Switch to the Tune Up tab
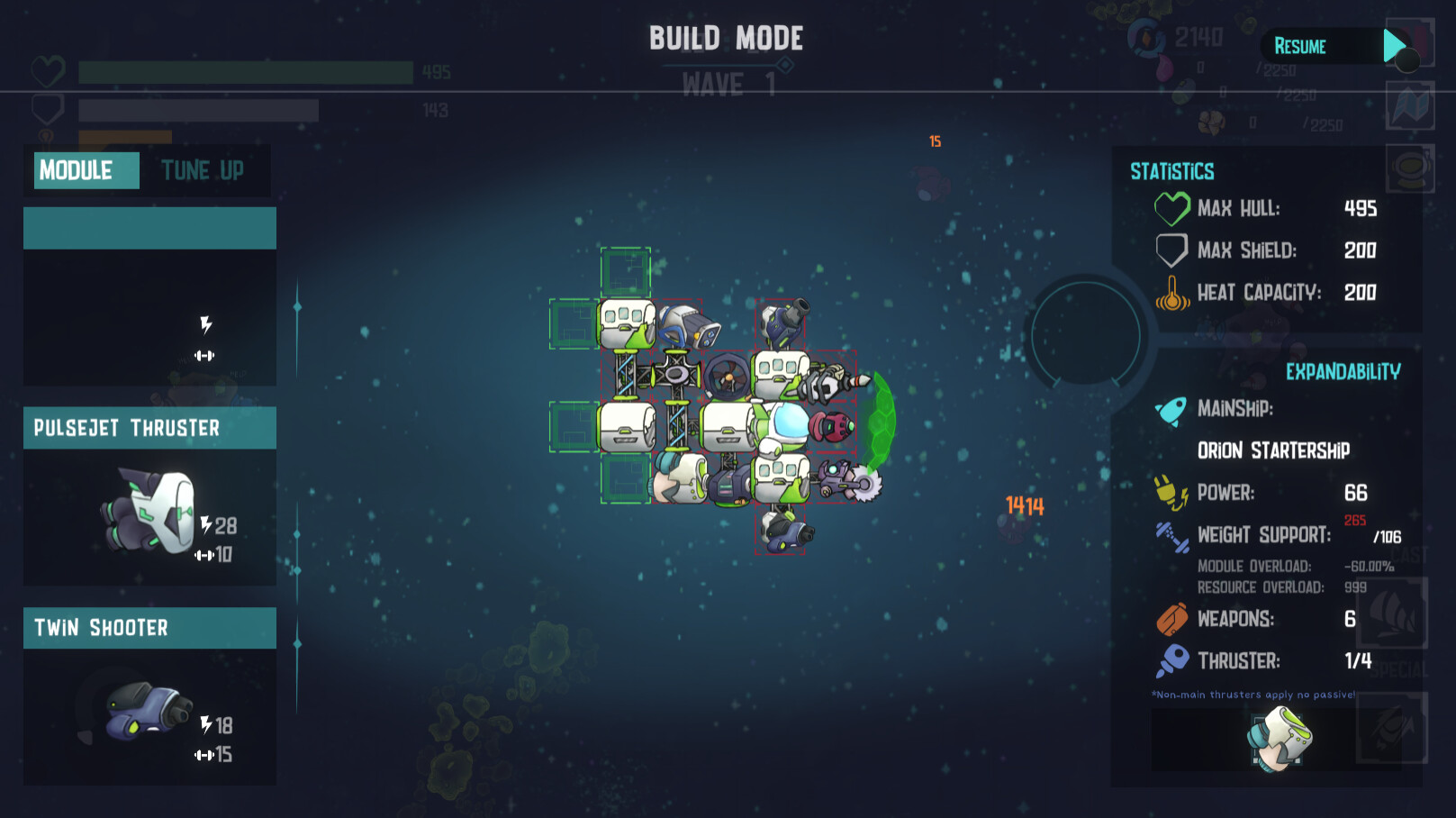 [x=203, y=170]
